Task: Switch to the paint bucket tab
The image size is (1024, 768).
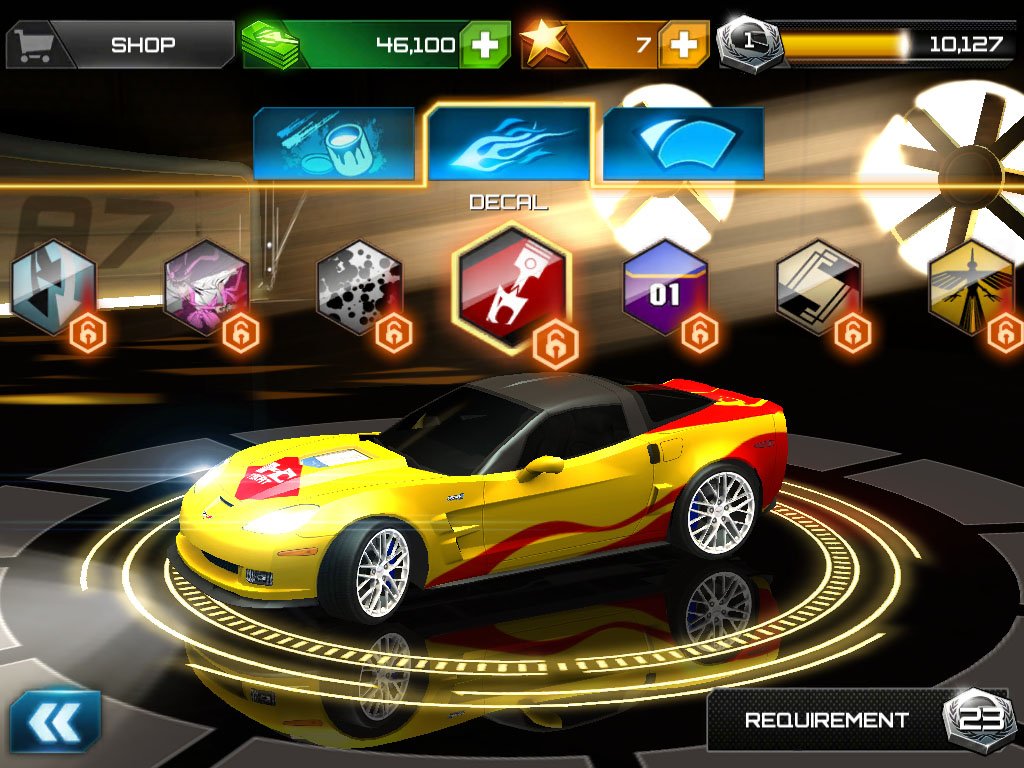Action: point(334,144)
